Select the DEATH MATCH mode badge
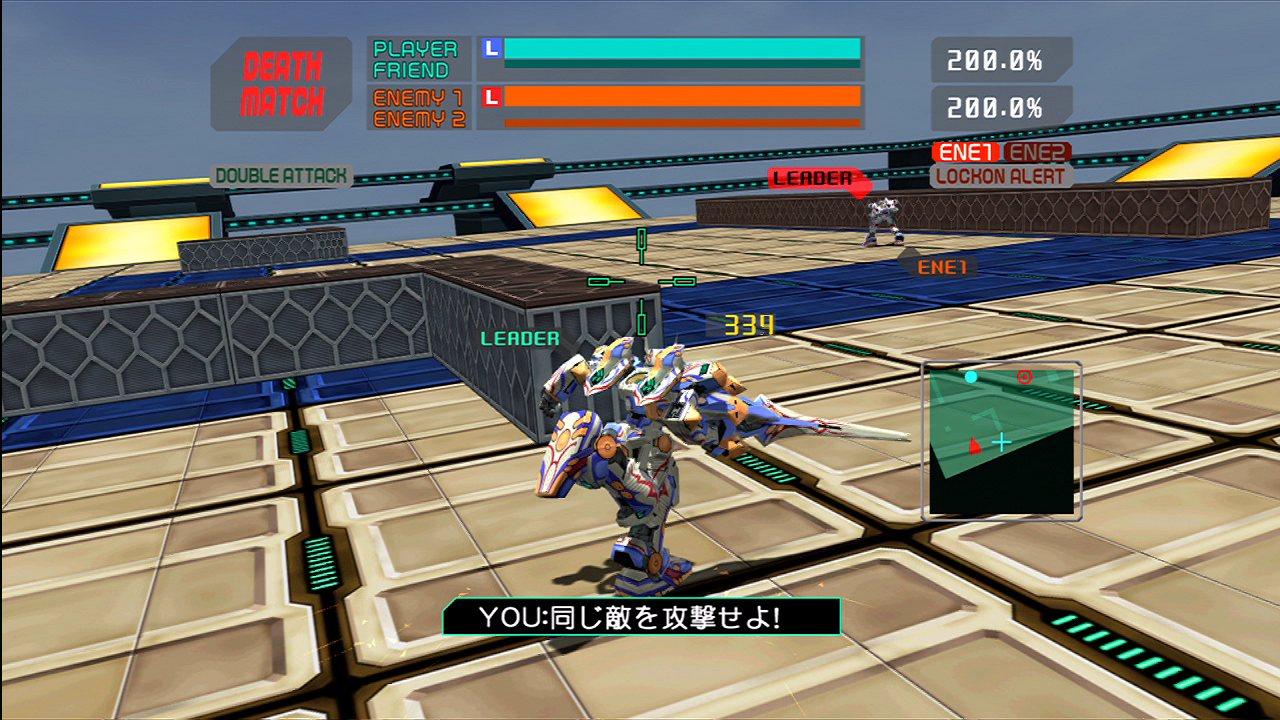 [x=283, y=84]
